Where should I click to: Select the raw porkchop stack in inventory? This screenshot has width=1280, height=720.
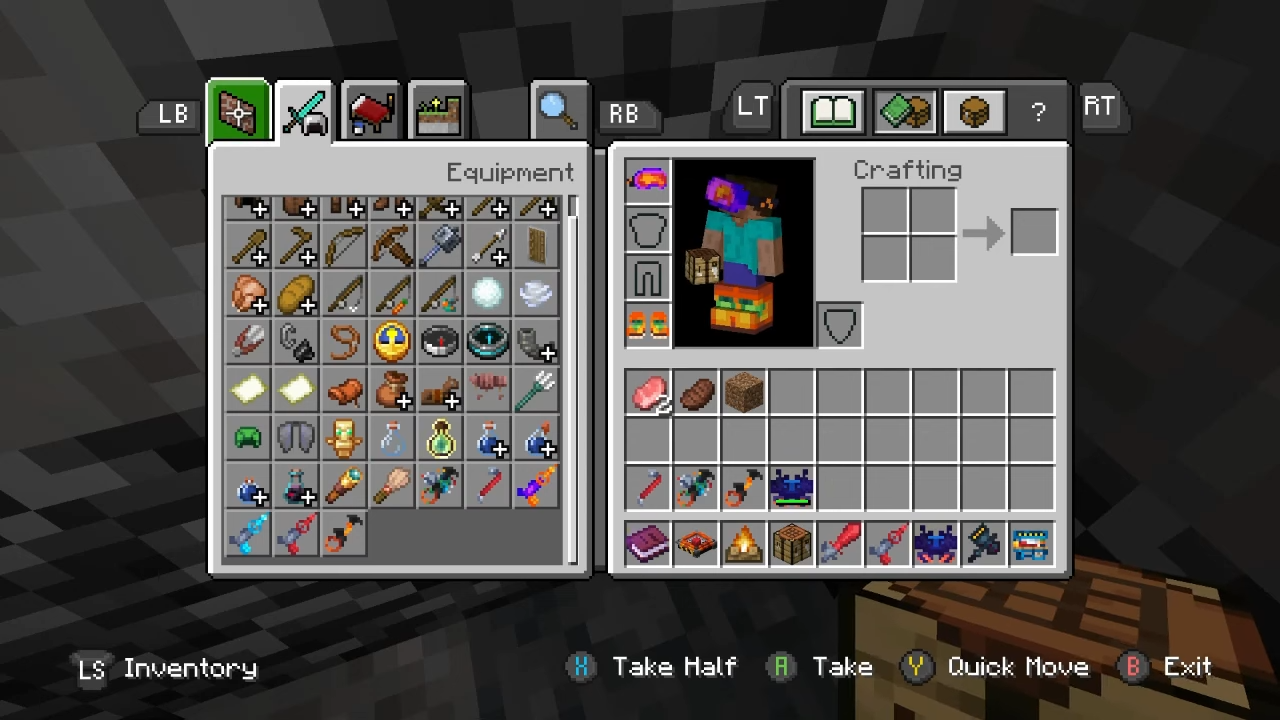click(x=648, y=393)
